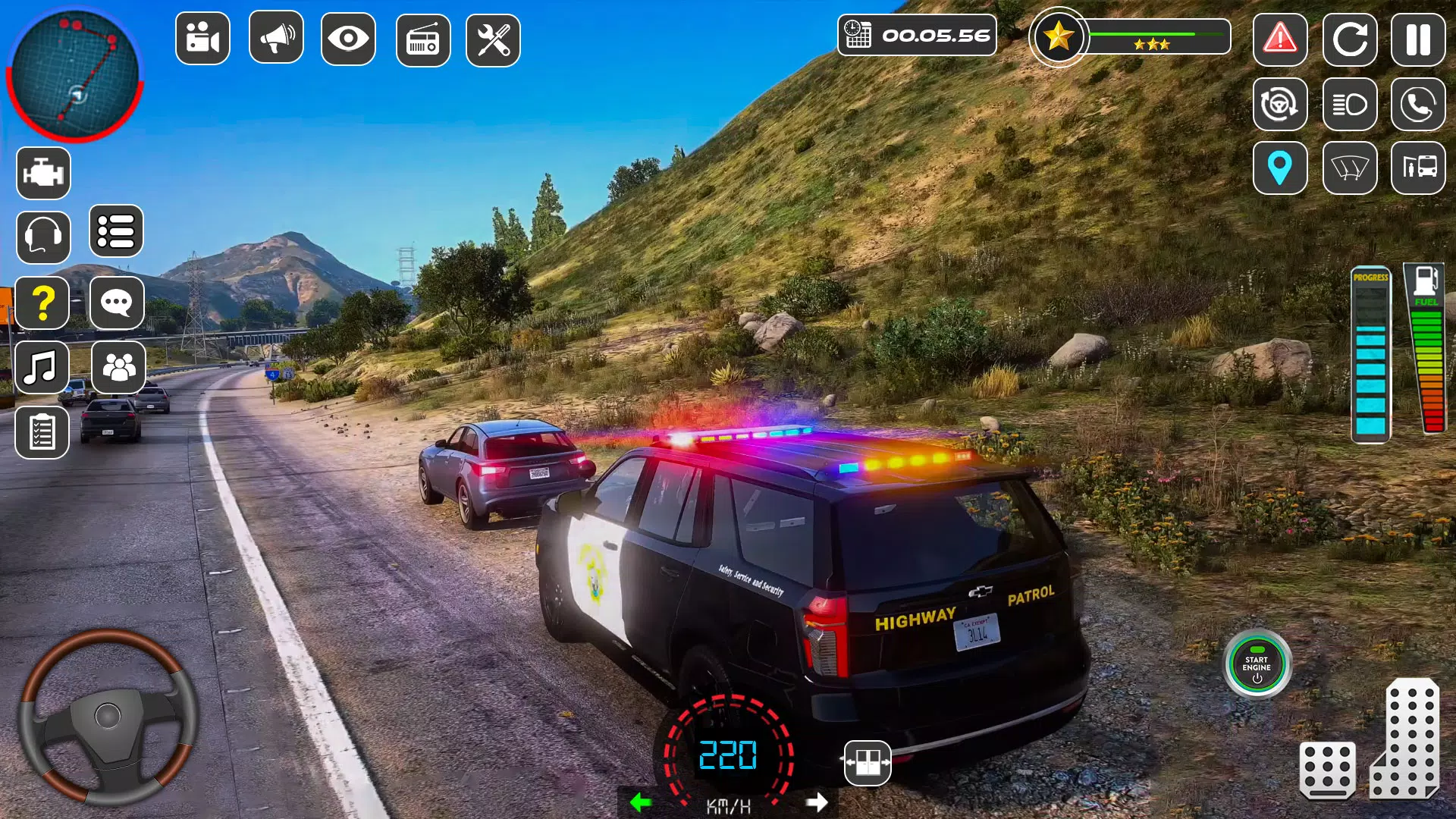
Task: Turn on the headlights icon
Action: [x=1350, y=105]
